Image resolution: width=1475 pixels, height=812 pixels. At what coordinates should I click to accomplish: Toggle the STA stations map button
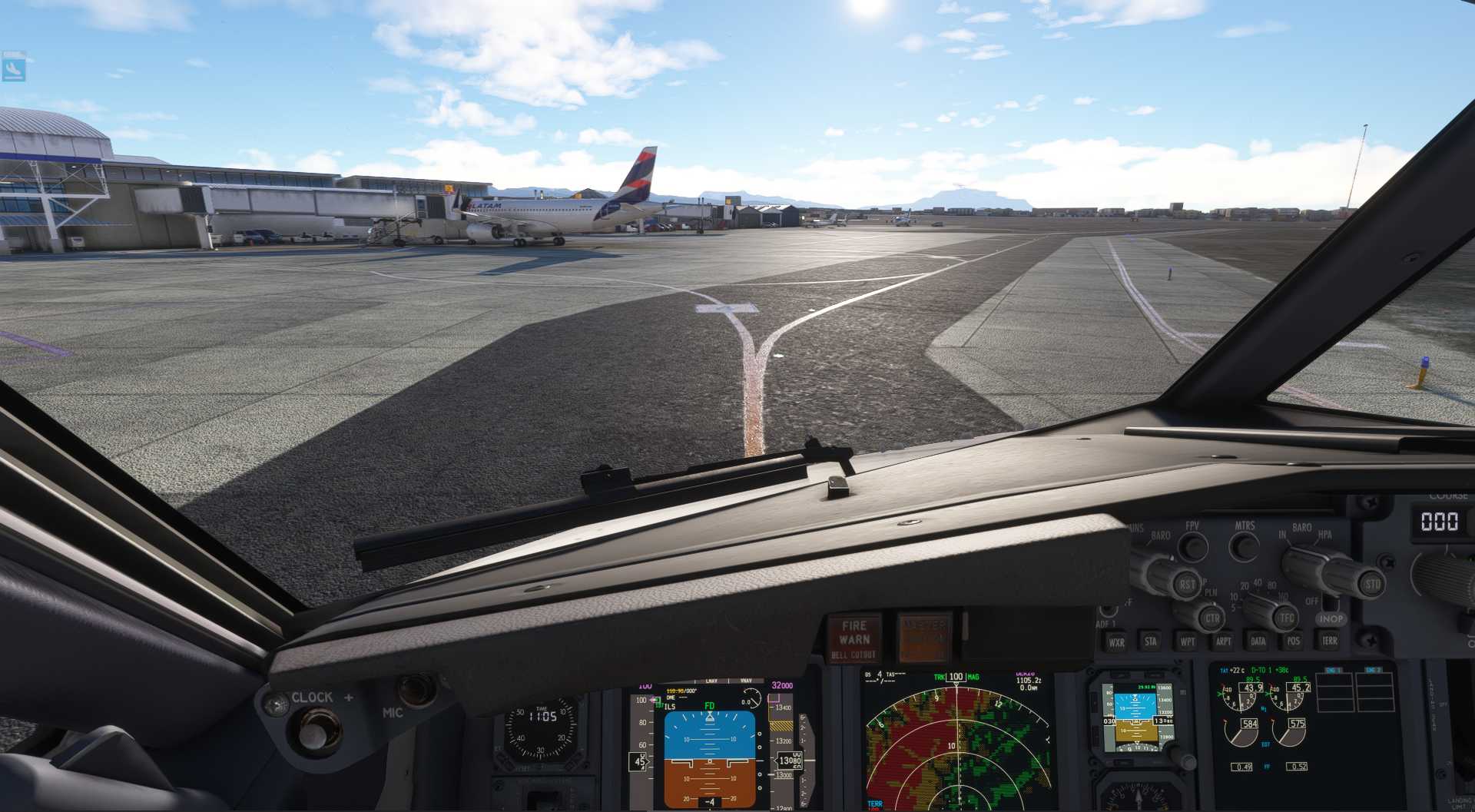1151,641
